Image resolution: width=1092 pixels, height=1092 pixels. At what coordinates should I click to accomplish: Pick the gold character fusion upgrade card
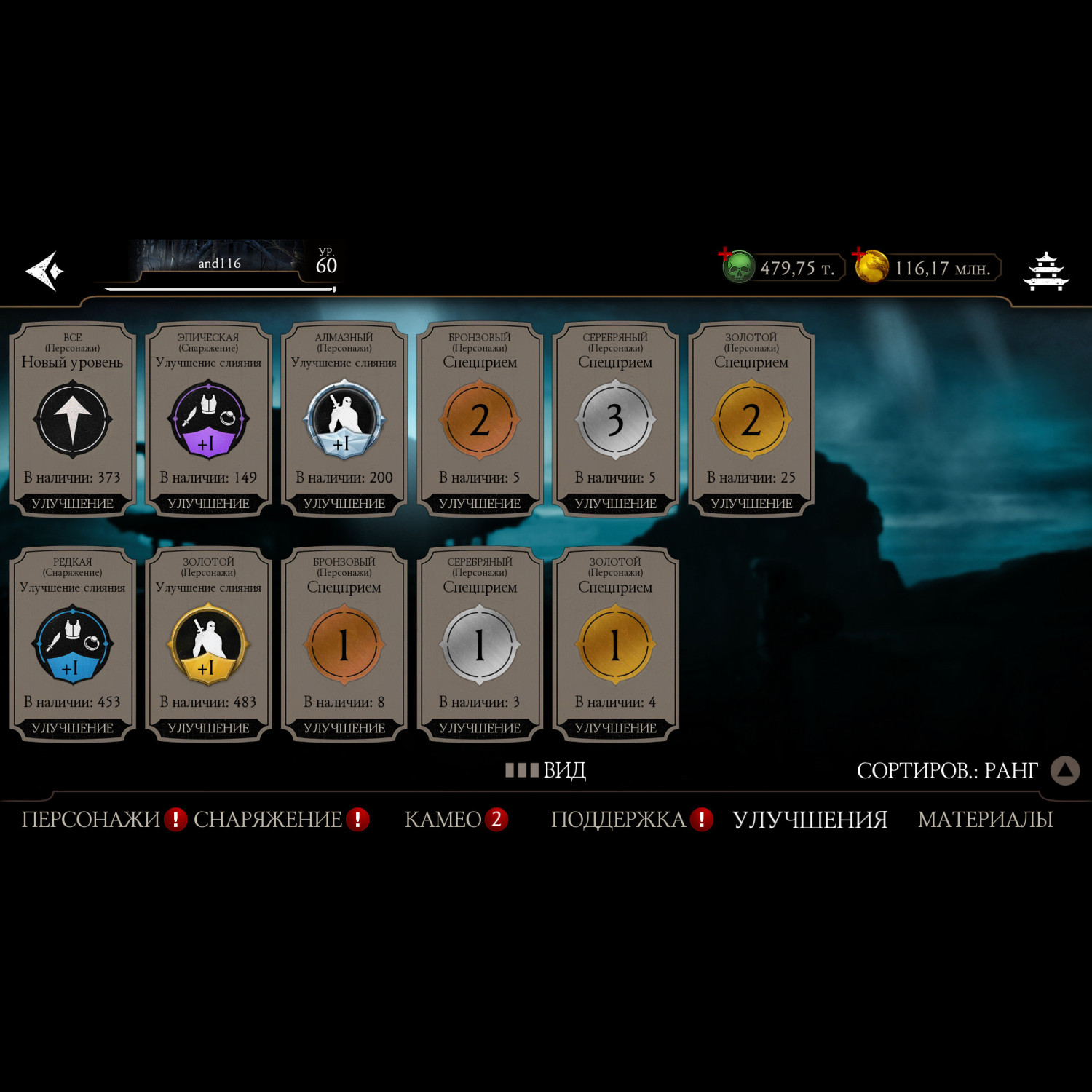coord(208,644)
